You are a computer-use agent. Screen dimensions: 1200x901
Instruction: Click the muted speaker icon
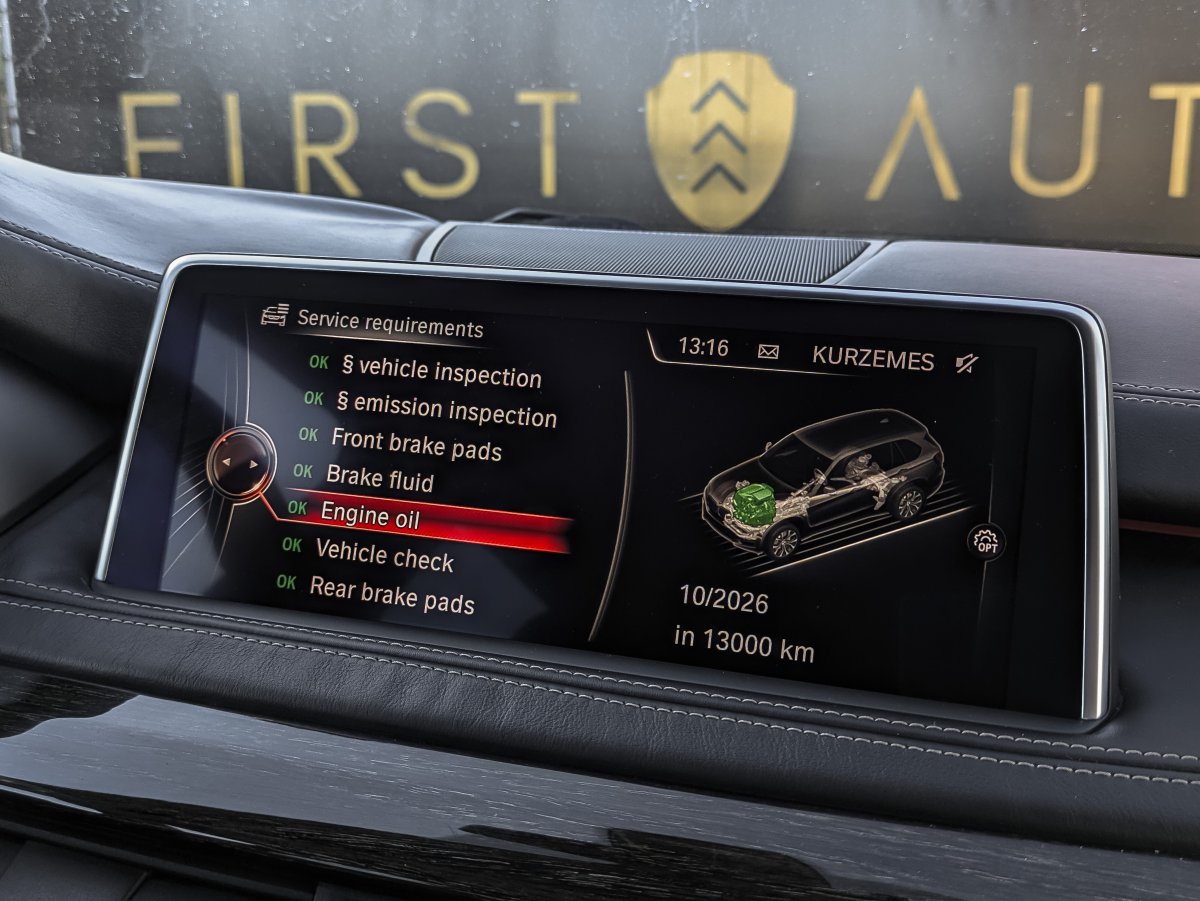(967, 363)
